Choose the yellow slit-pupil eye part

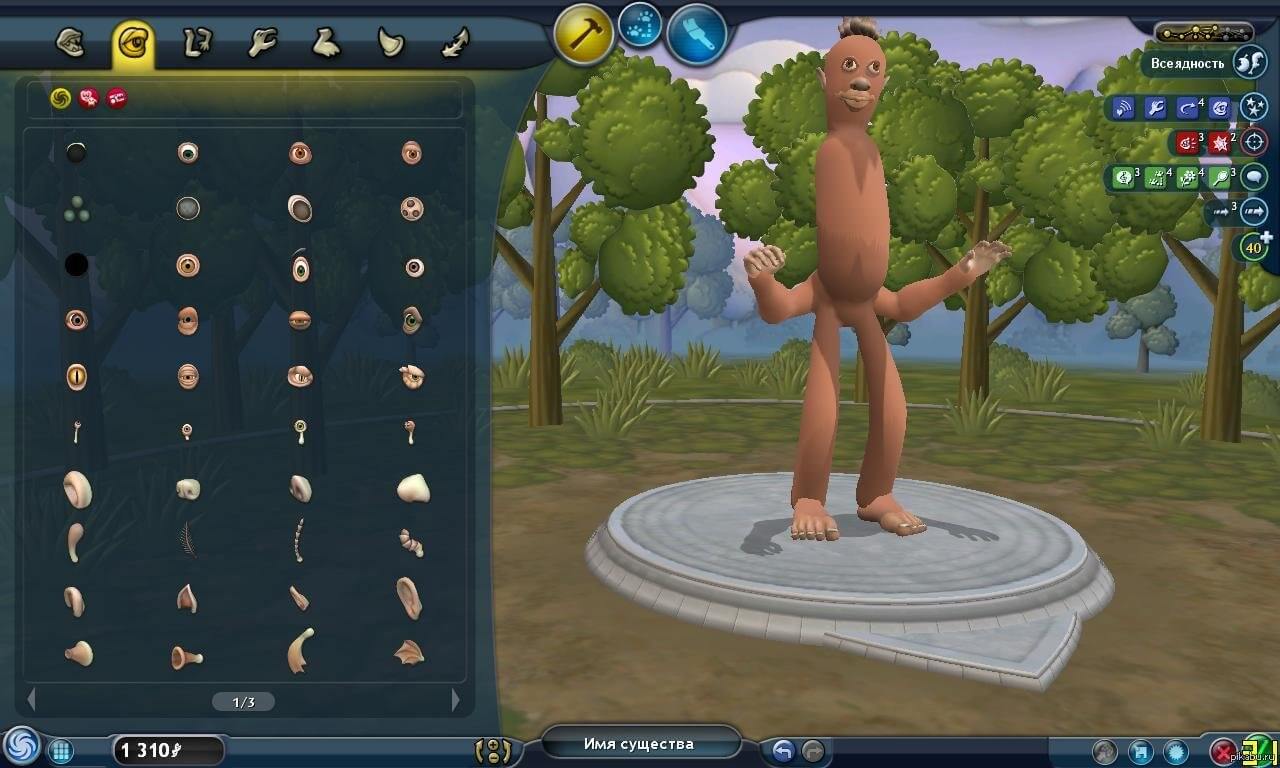[76, 376]
